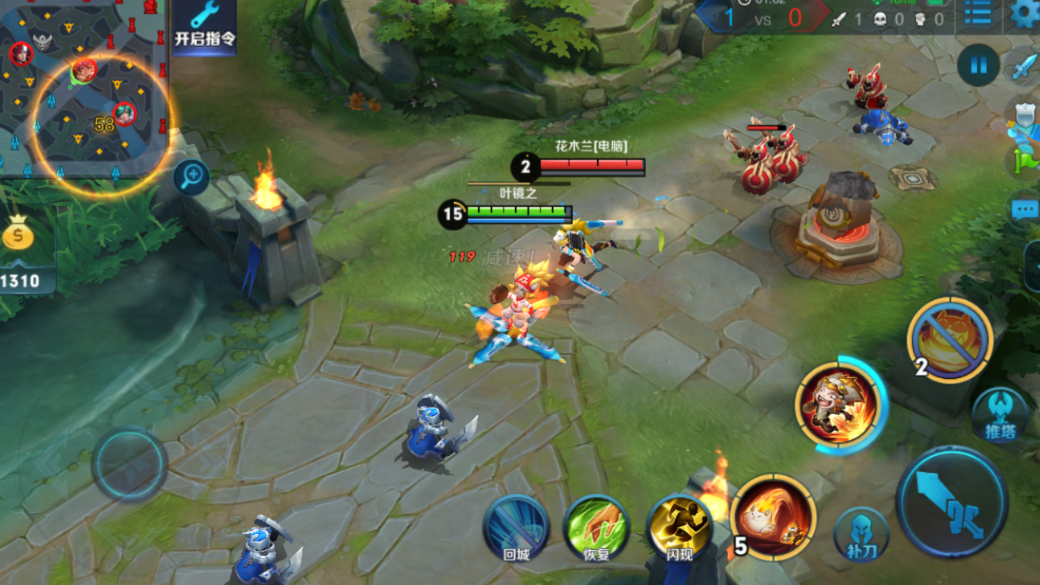1040x585 pixels.
Task: Open the gold bag shop button
Action: point(19,236)
